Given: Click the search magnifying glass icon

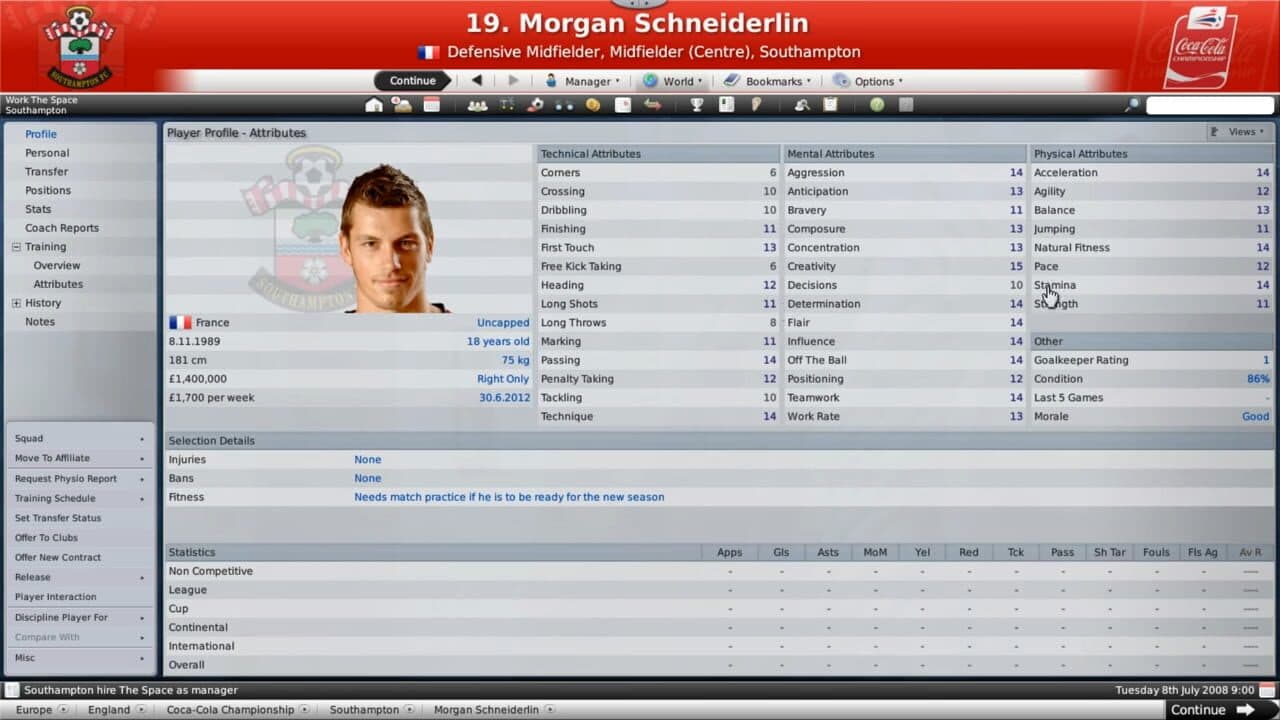Looking at the screenshot, I should (x=1129, y=103).
